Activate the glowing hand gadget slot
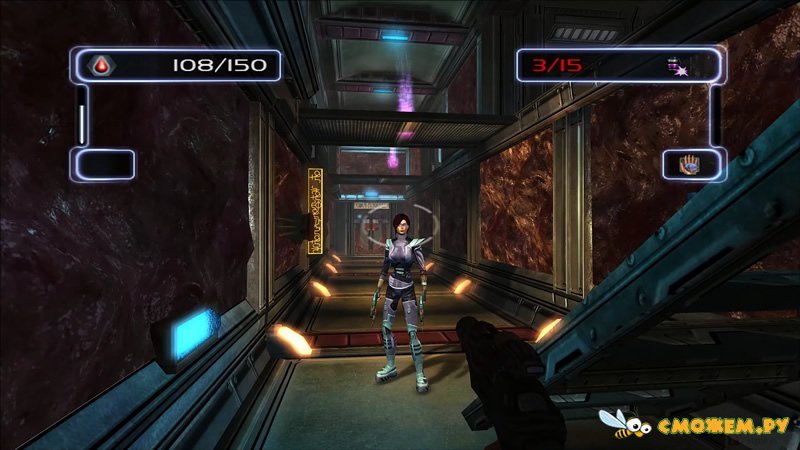 point(691,163)
